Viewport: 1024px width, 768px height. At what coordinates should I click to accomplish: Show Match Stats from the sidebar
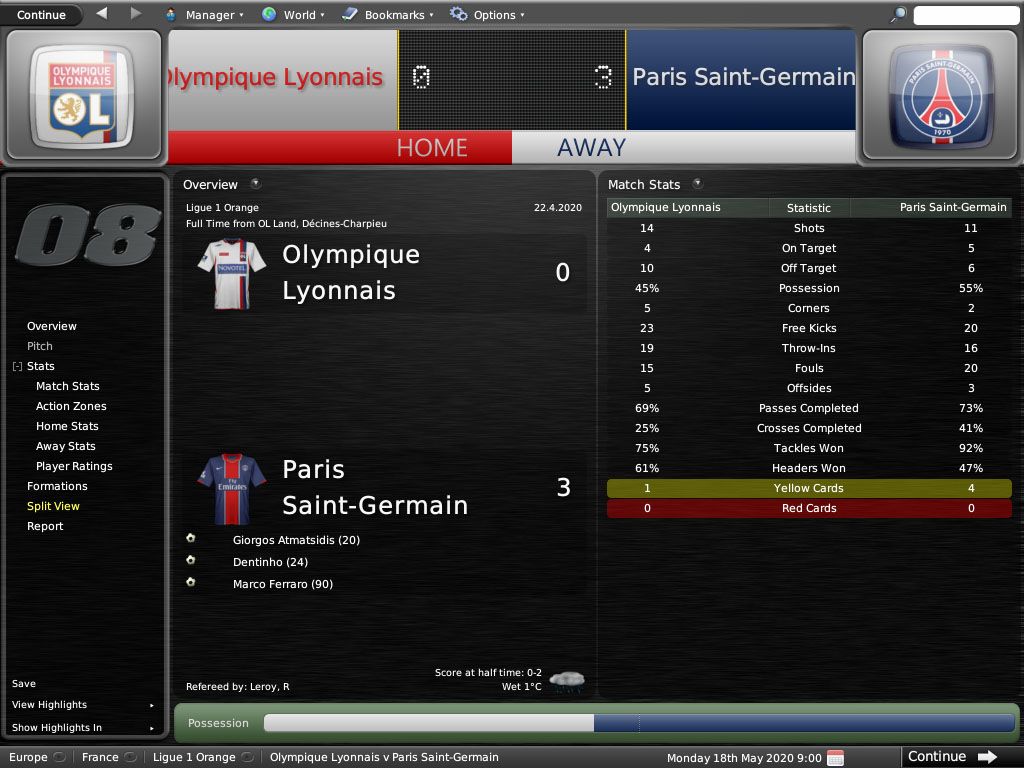pos(68,386)
